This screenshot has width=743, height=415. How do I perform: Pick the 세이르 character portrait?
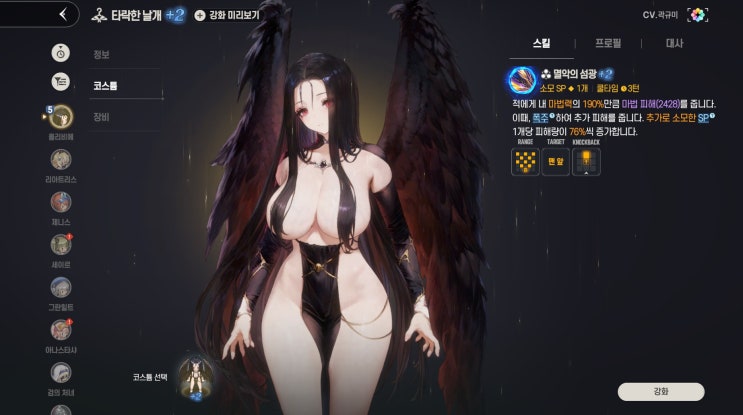(61, 244)
